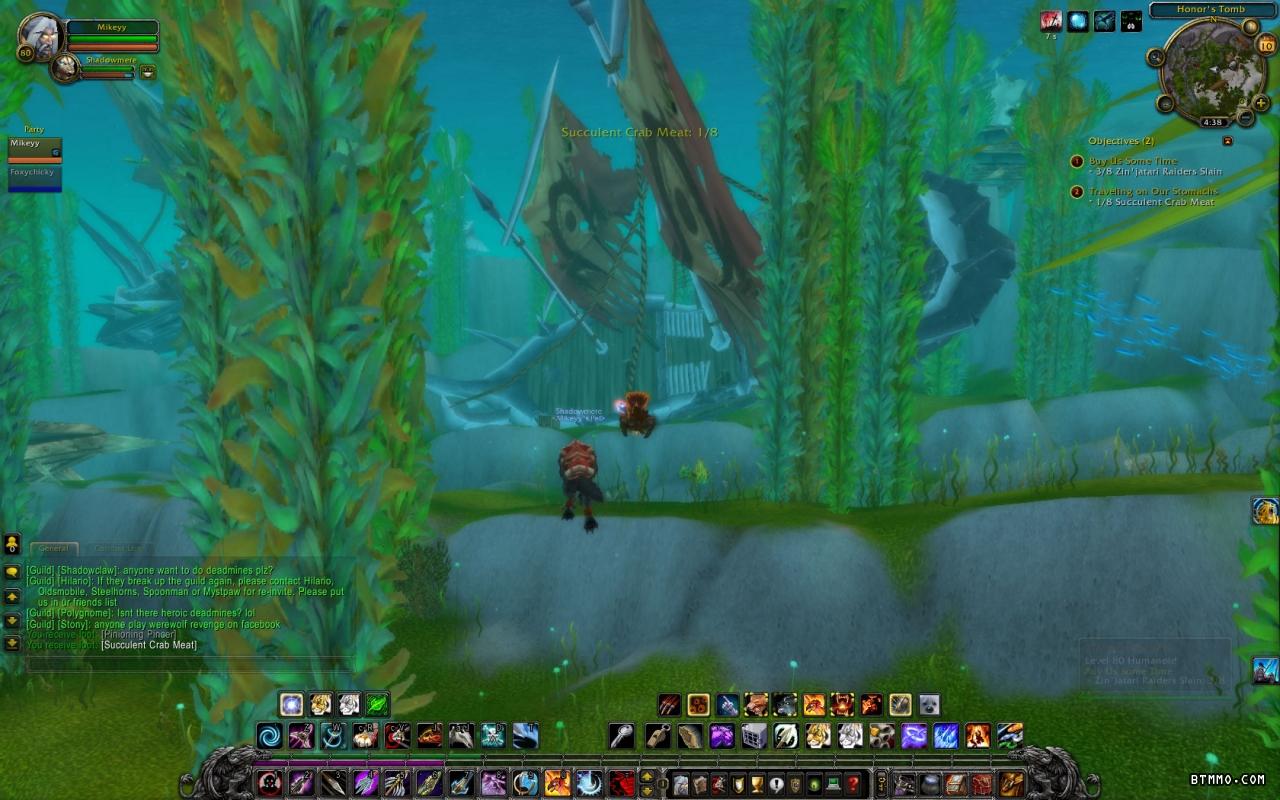Use the silver whistle action slot
This screenshot has height=800, width=1280.
point(621,736)
